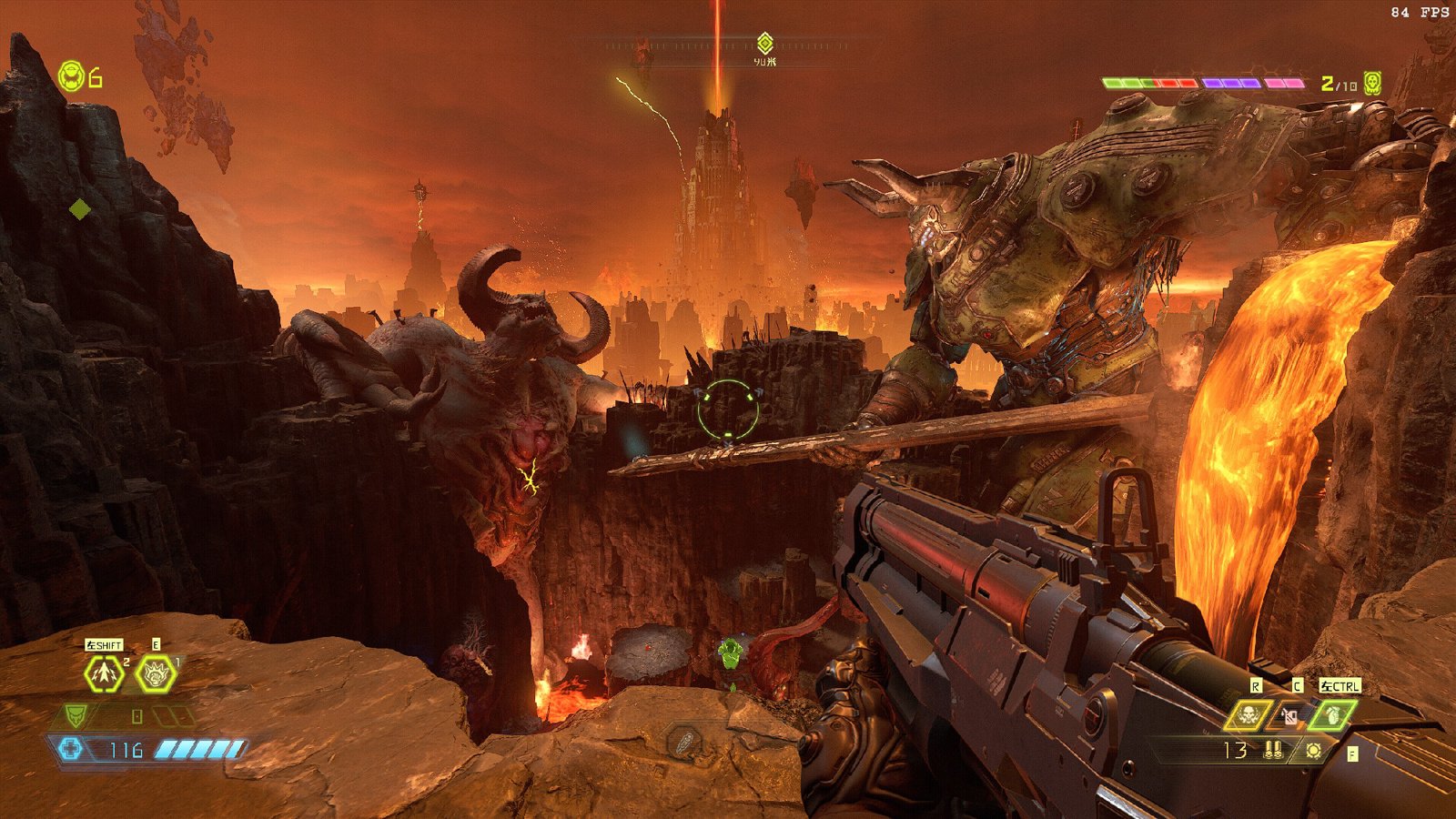
Task: Select the objective waypoint marker on compass
Action: coord(764,43)
